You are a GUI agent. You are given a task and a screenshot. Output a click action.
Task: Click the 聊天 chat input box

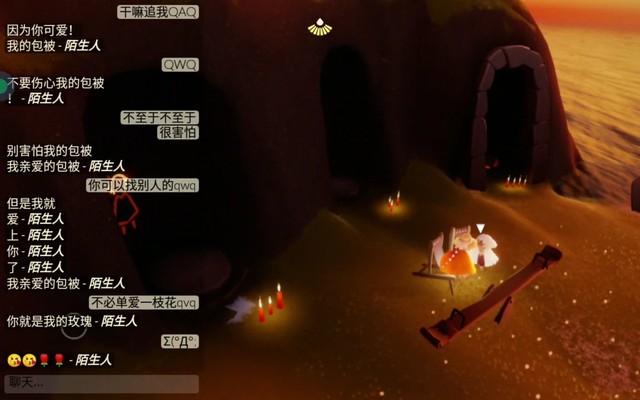click(x=100, y=383)
